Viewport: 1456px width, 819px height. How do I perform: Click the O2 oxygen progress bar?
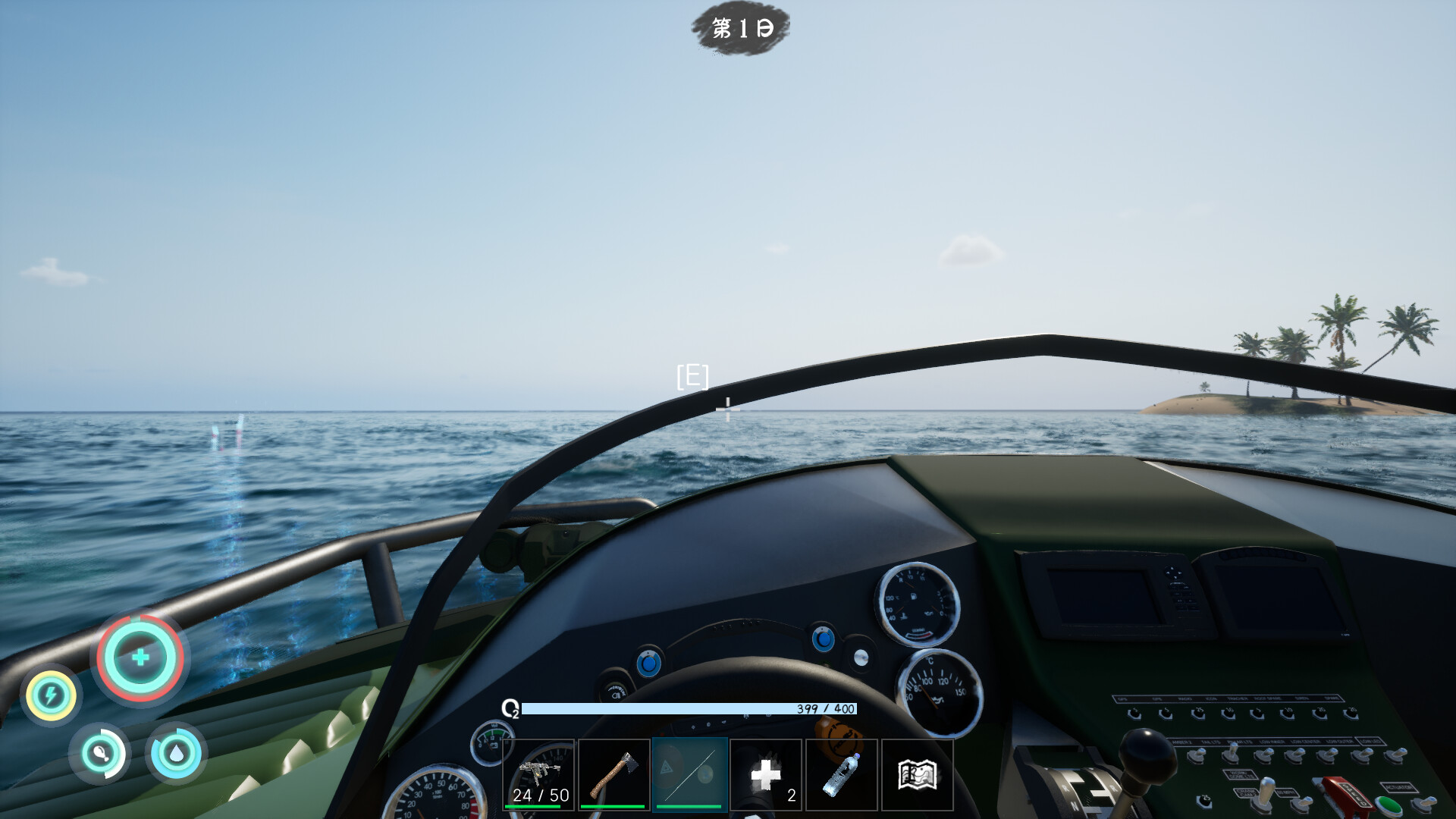click(690, 709)
